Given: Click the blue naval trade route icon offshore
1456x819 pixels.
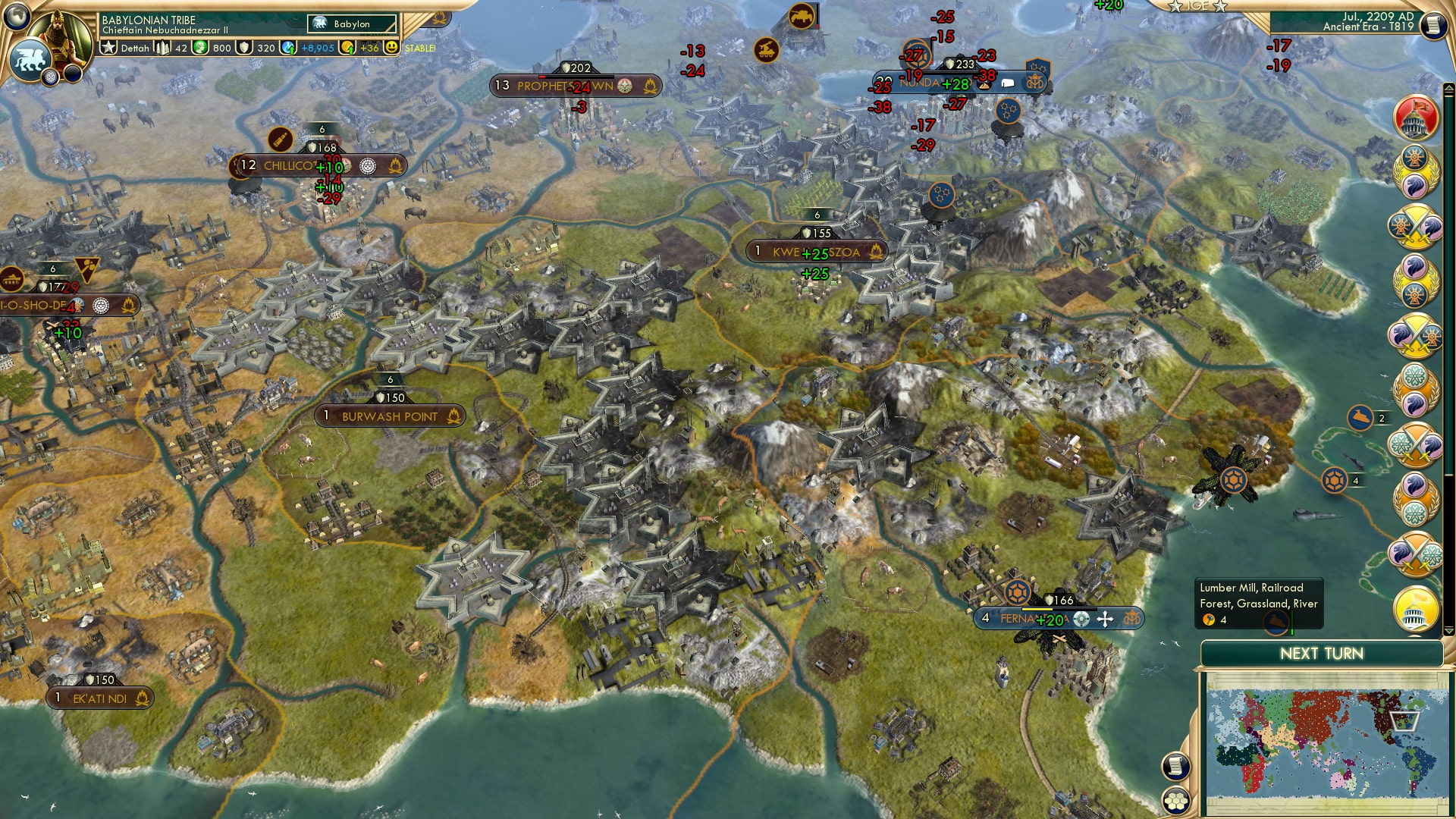Looking at the screenshot, I should [x=1361, y=417].
